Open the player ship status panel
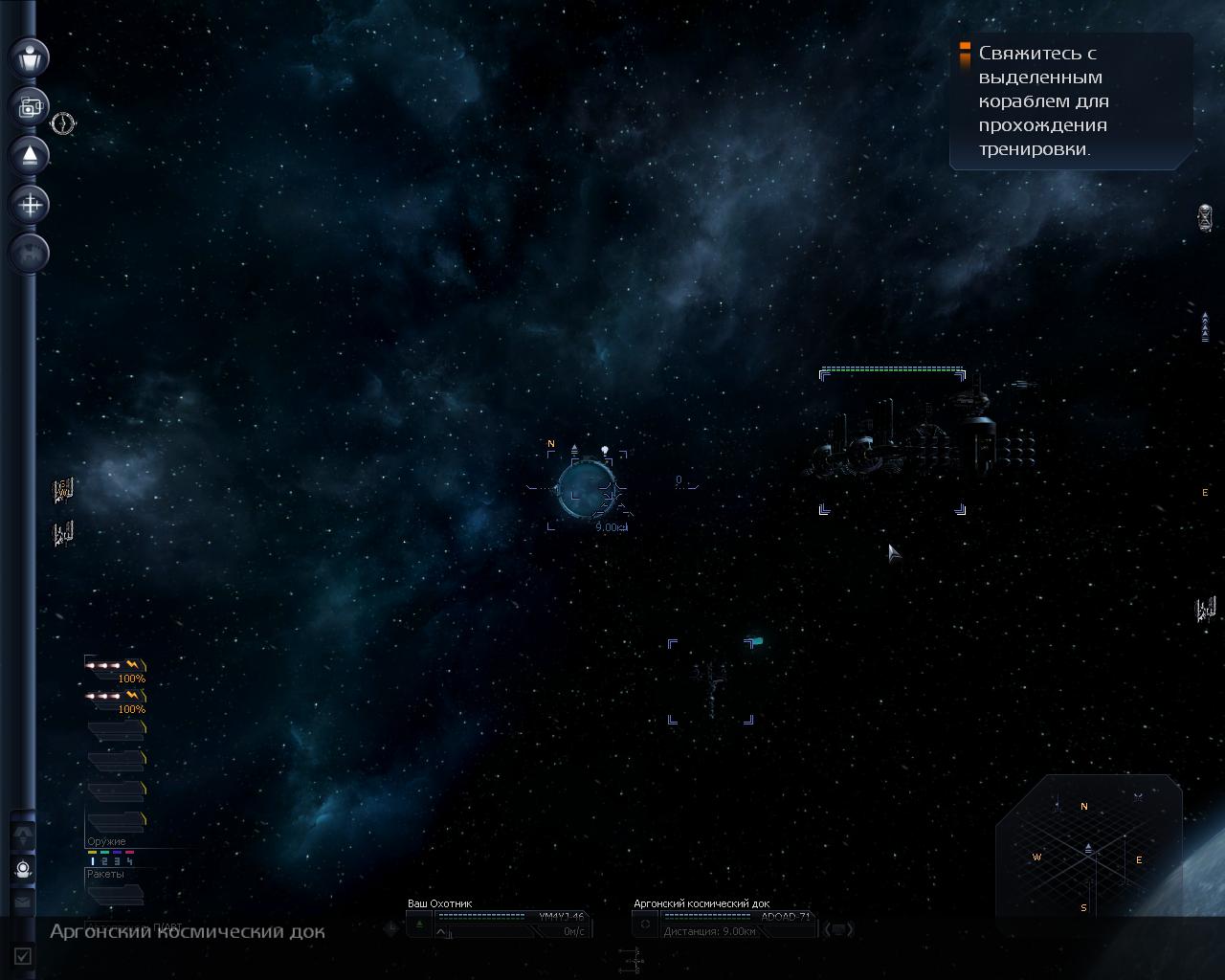Image resolution: width=1225 pixels, height=980 pixels. tap(498, 922)
